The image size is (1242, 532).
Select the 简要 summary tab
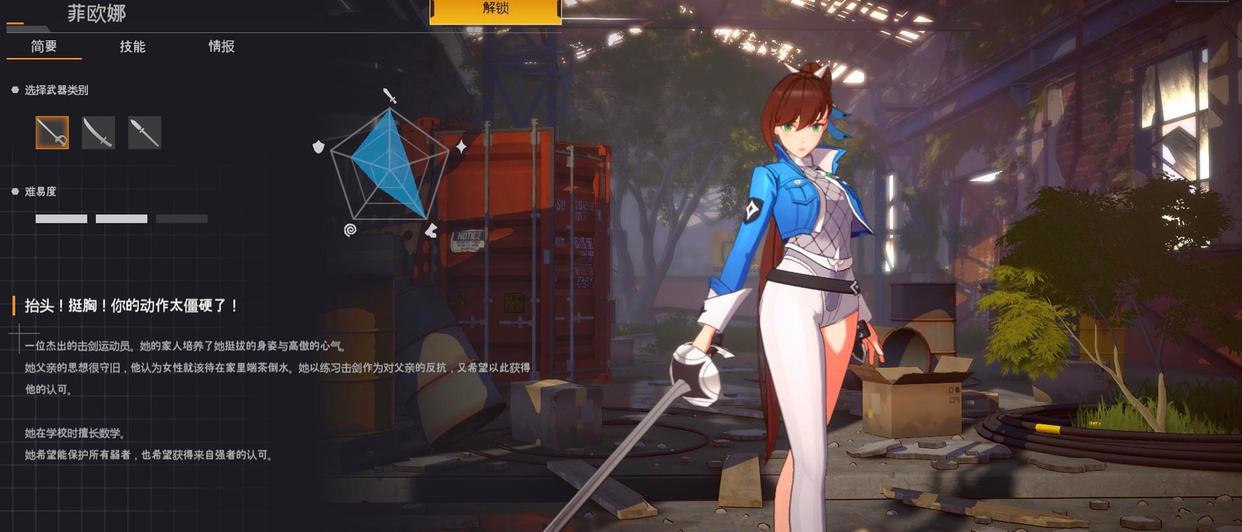coord(44,46)
